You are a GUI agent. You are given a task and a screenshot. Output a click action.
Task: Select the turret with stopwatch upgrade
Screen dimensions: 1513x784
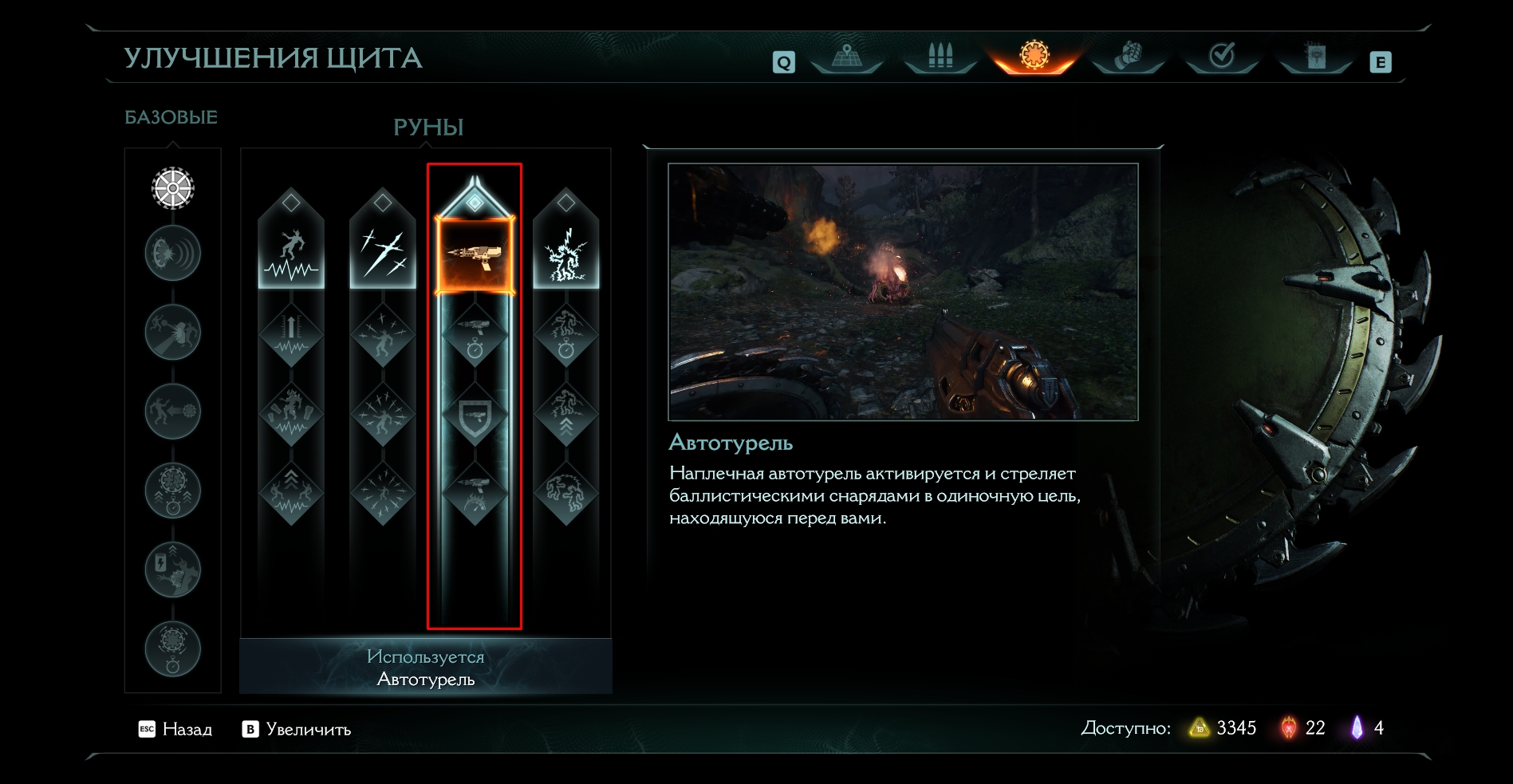tap(475, 335)
